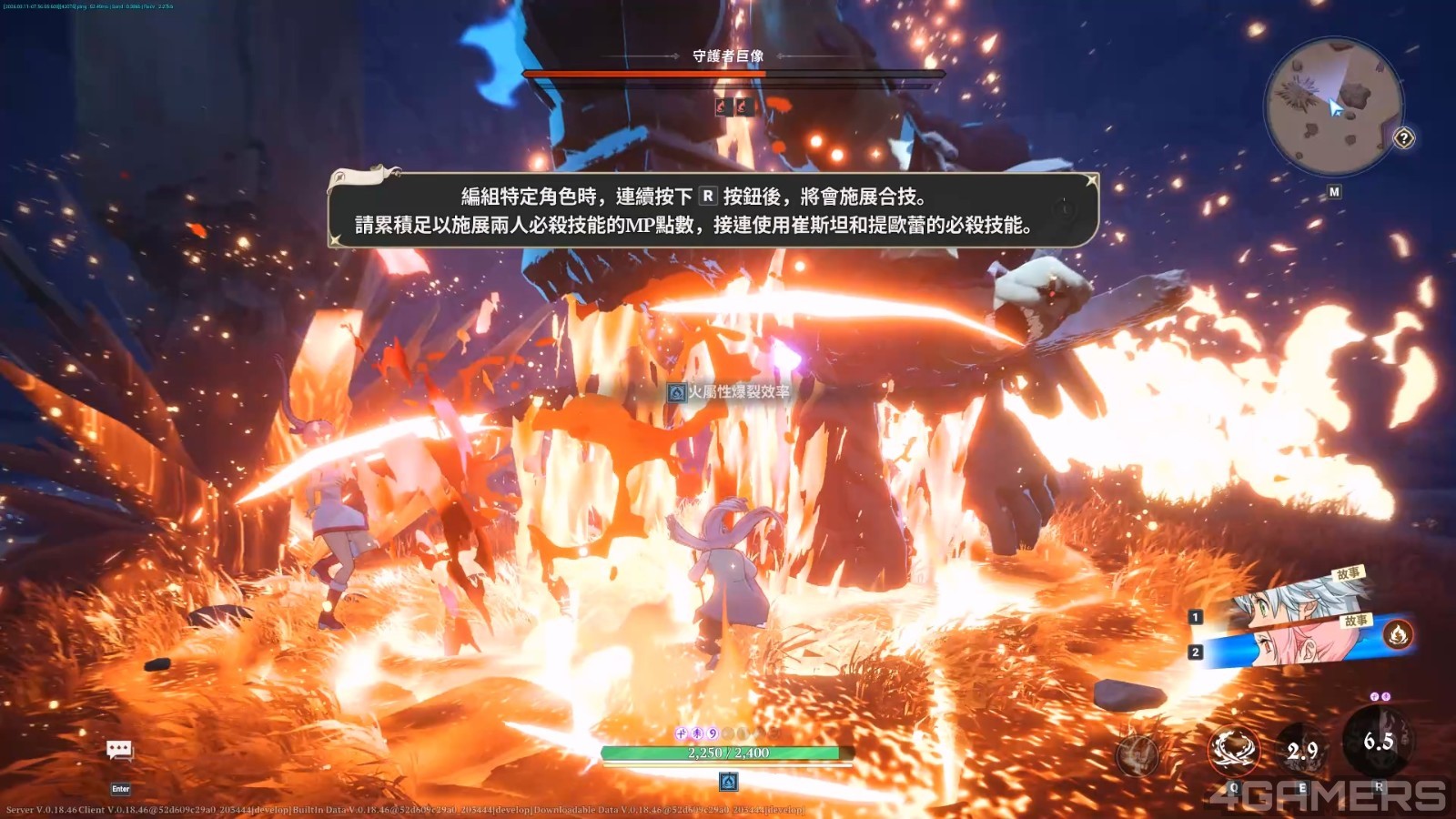
Task: Select the pink-haired party character portrait
Action: pyautogui.click(x=1292, y=643)
